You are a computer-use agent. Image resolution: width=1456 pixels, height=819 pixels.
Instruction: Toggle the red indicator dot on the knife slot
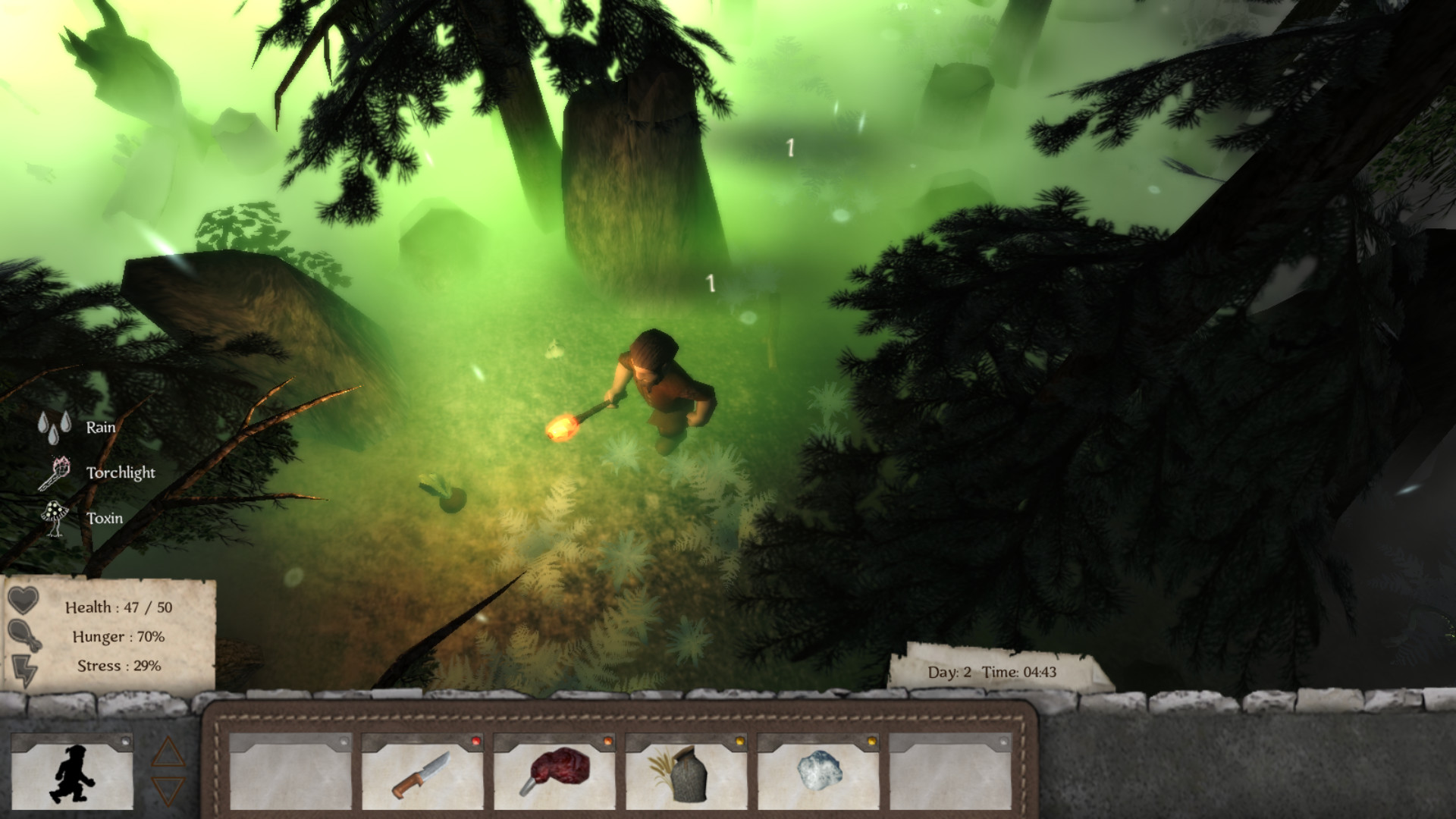[475, 742]
